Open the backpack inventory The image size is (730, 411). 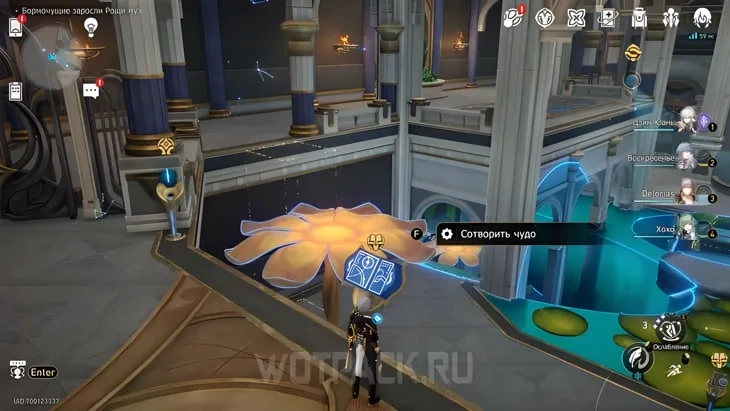coord(639,17)
